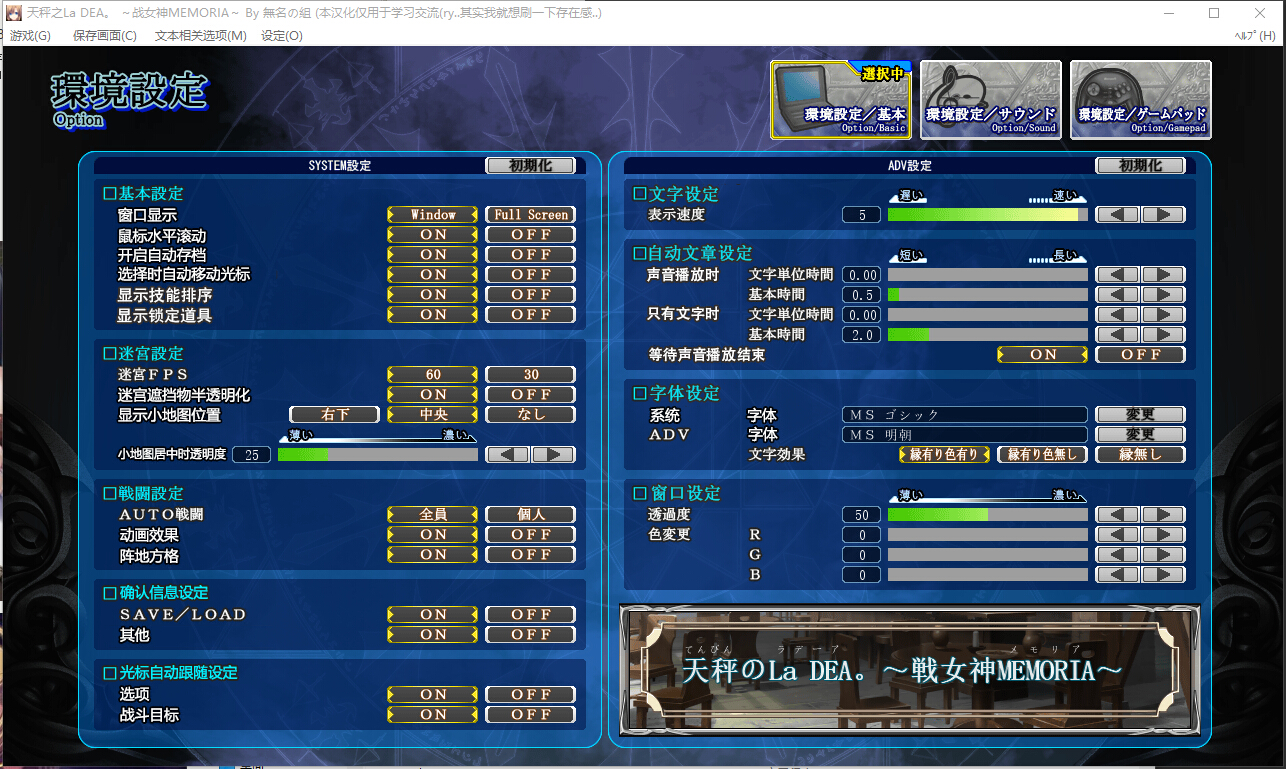Switch to the サウンド (Sound) settings tab
Screen dimensions: 1286x769
pyautogui.click(x=990, y=100)
